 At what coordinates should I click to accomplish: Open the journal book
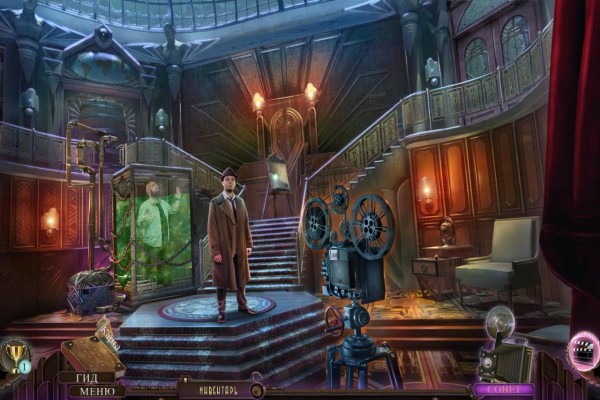pyautogui.click(x=89, y=354)
